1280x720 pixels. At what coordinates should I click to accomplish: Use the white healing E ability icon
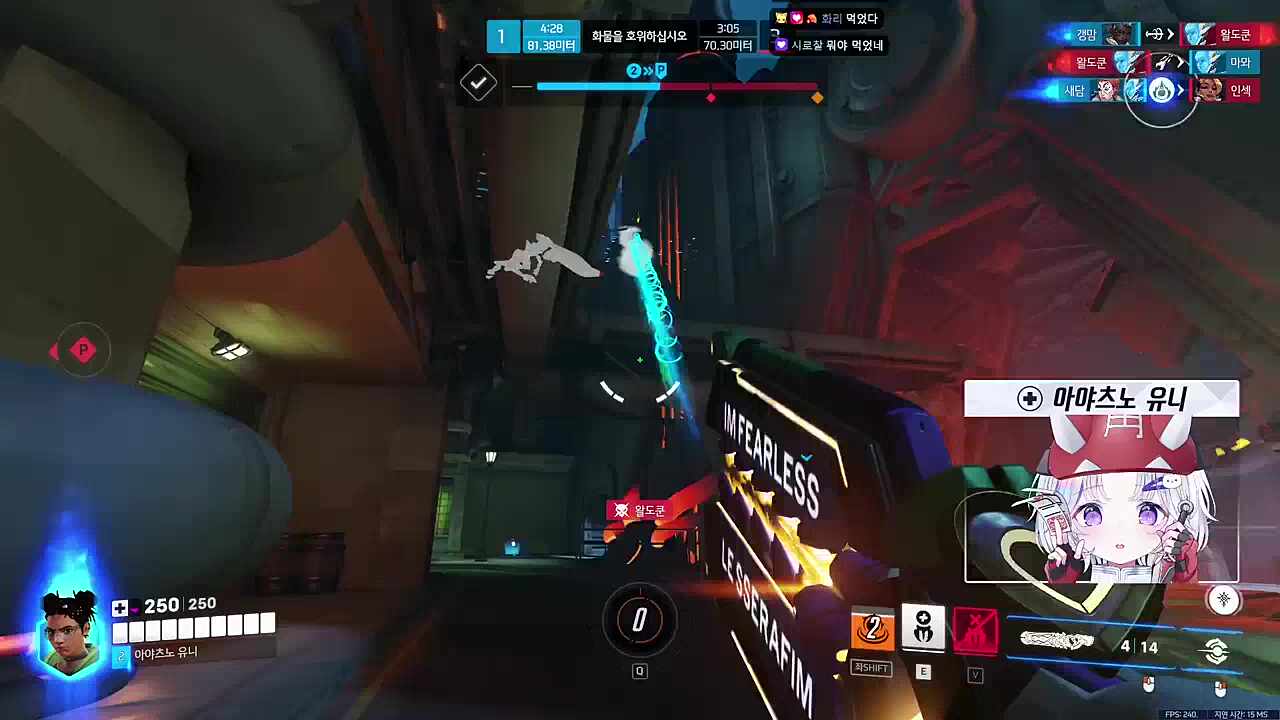923,628
